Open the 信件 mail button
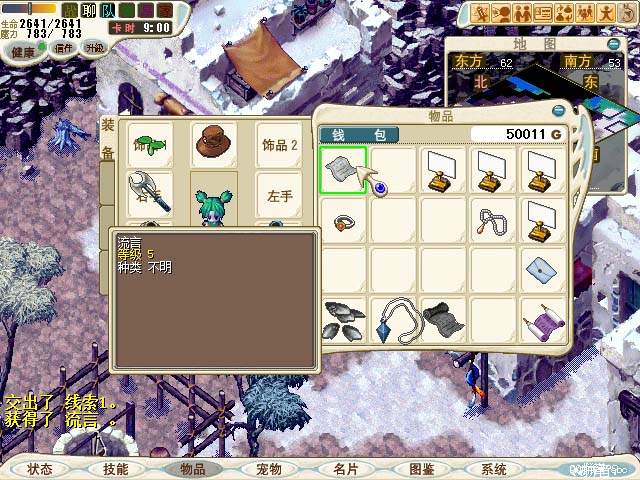This screenshot has width=640, height=480. (63, 48)
